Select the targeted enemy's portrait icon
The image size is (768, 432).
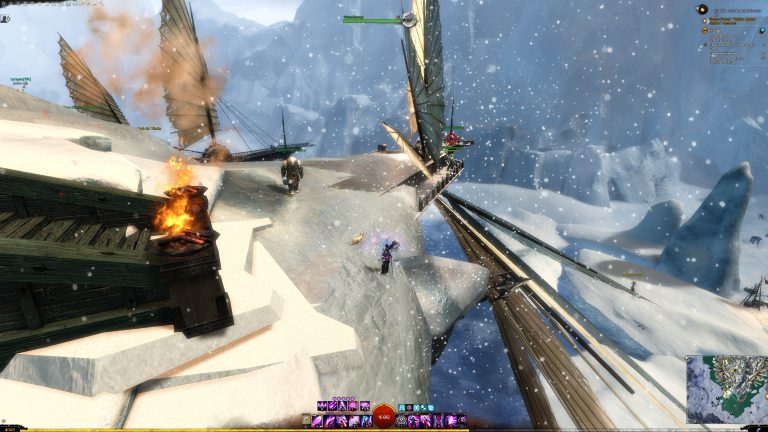tap(408, 19)
